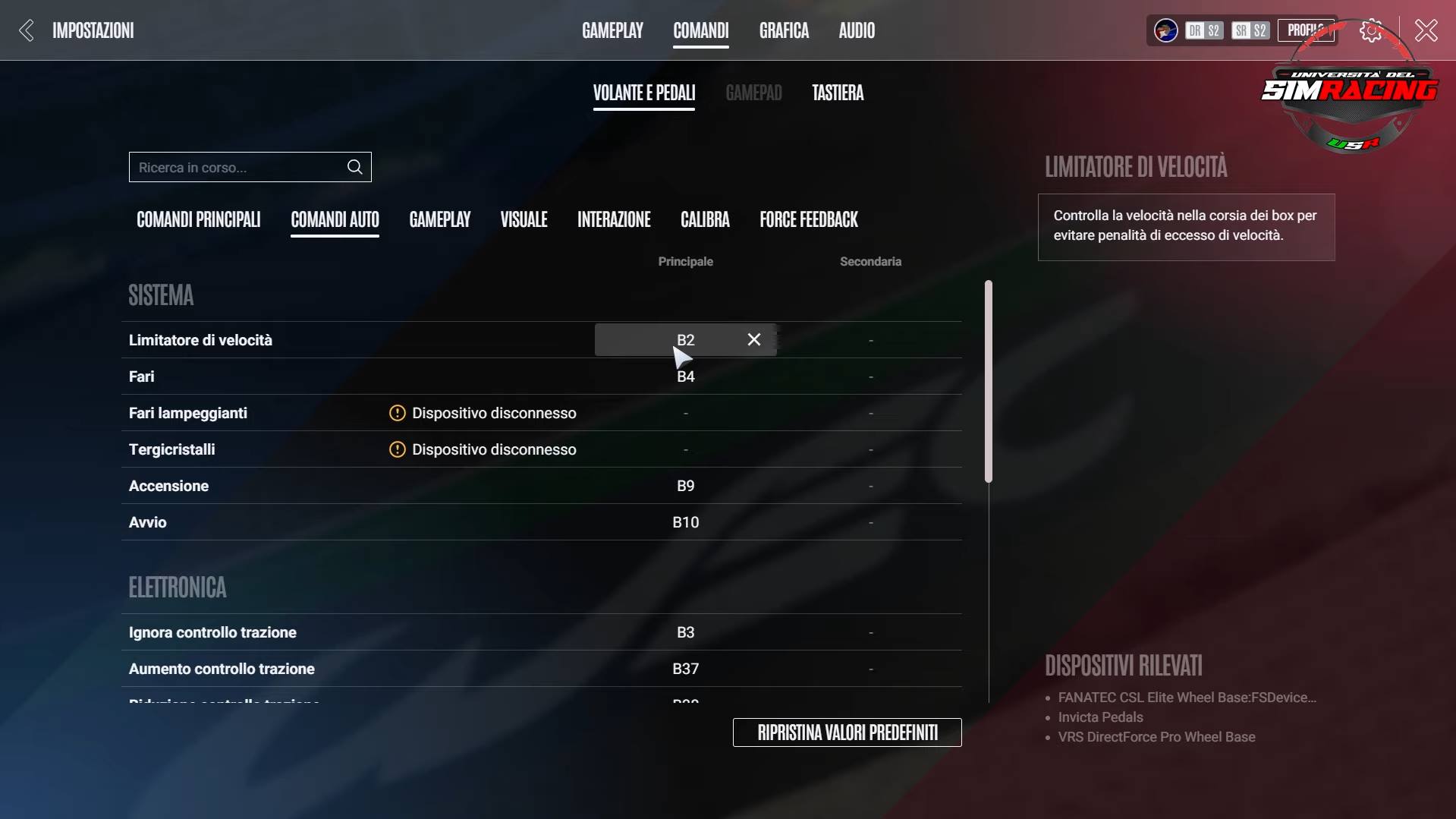1456x819 pixels.
Task: Click the profile avatar picture
Action: click(x=1164, y=30)
